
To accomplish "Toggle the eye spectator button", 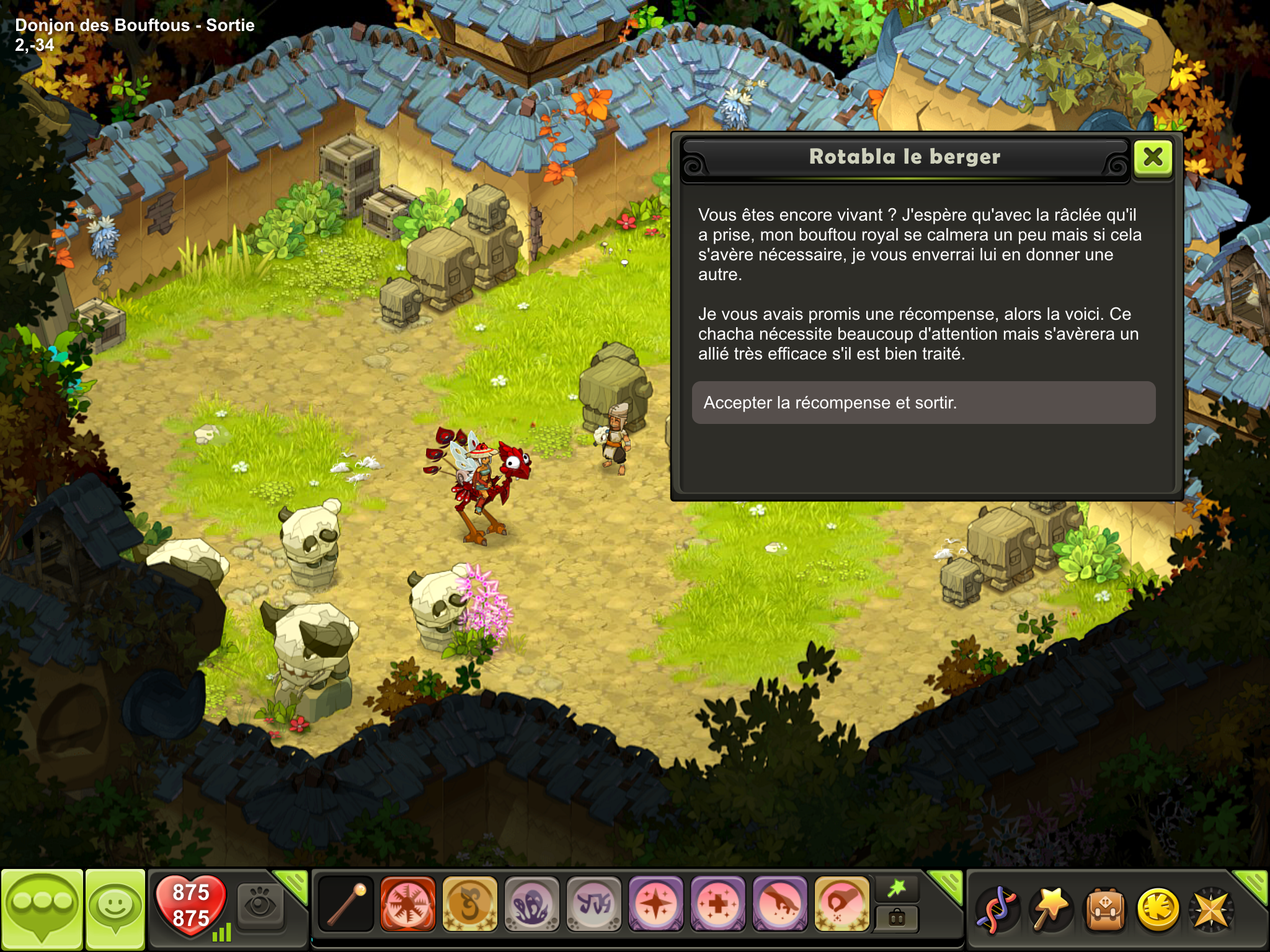I will pos(260,906).
